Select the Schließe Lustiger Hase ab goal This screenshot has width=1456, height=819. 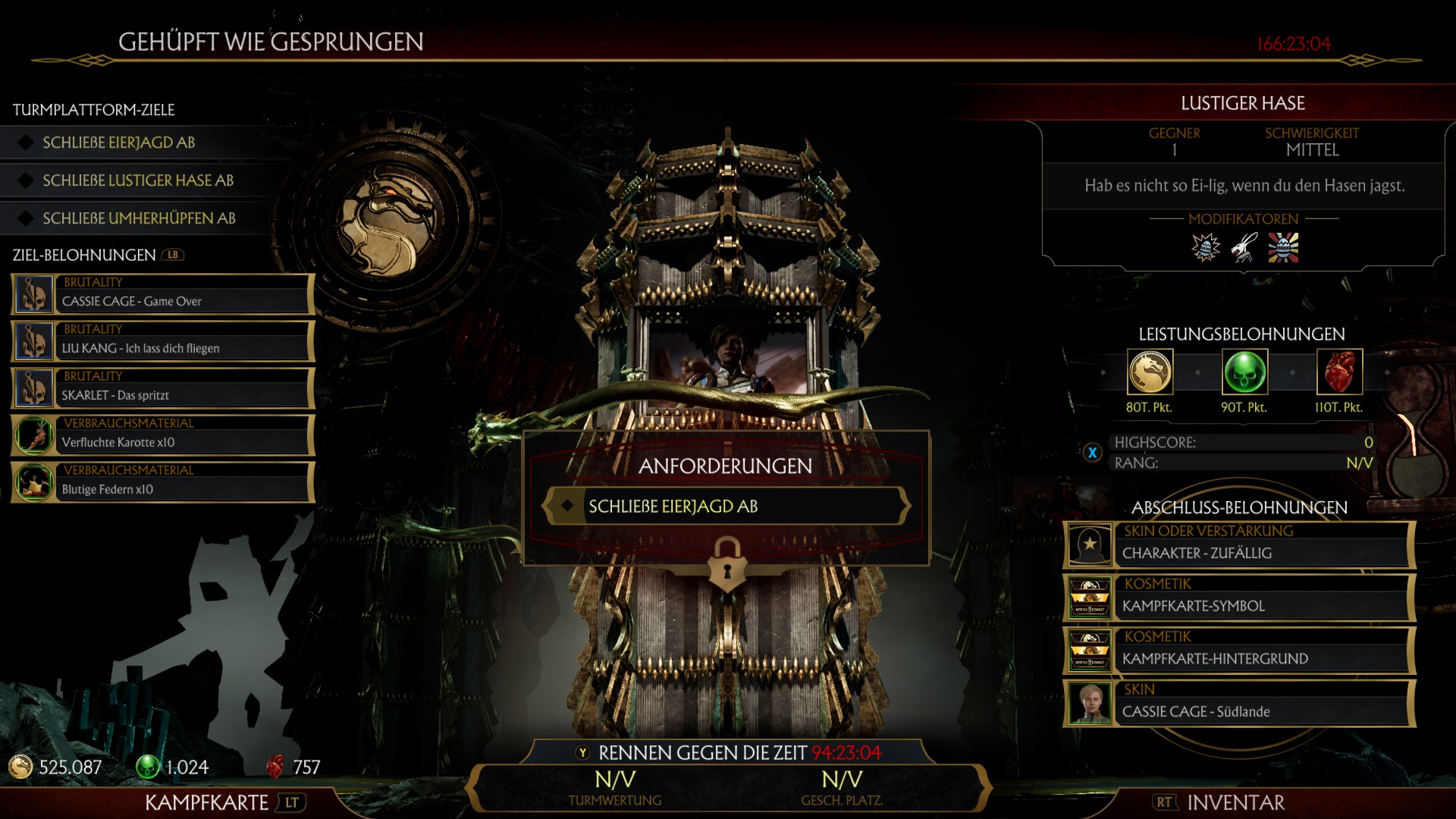138,180
